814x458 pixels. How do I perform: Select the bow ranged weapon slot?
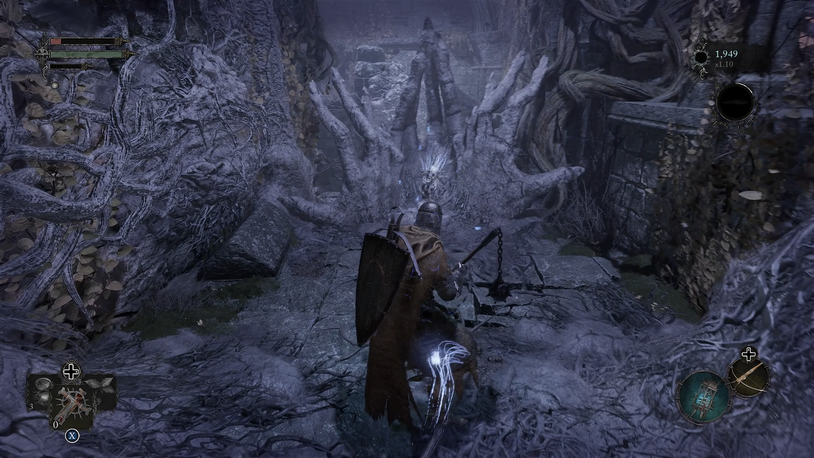(x=748, y=376)
